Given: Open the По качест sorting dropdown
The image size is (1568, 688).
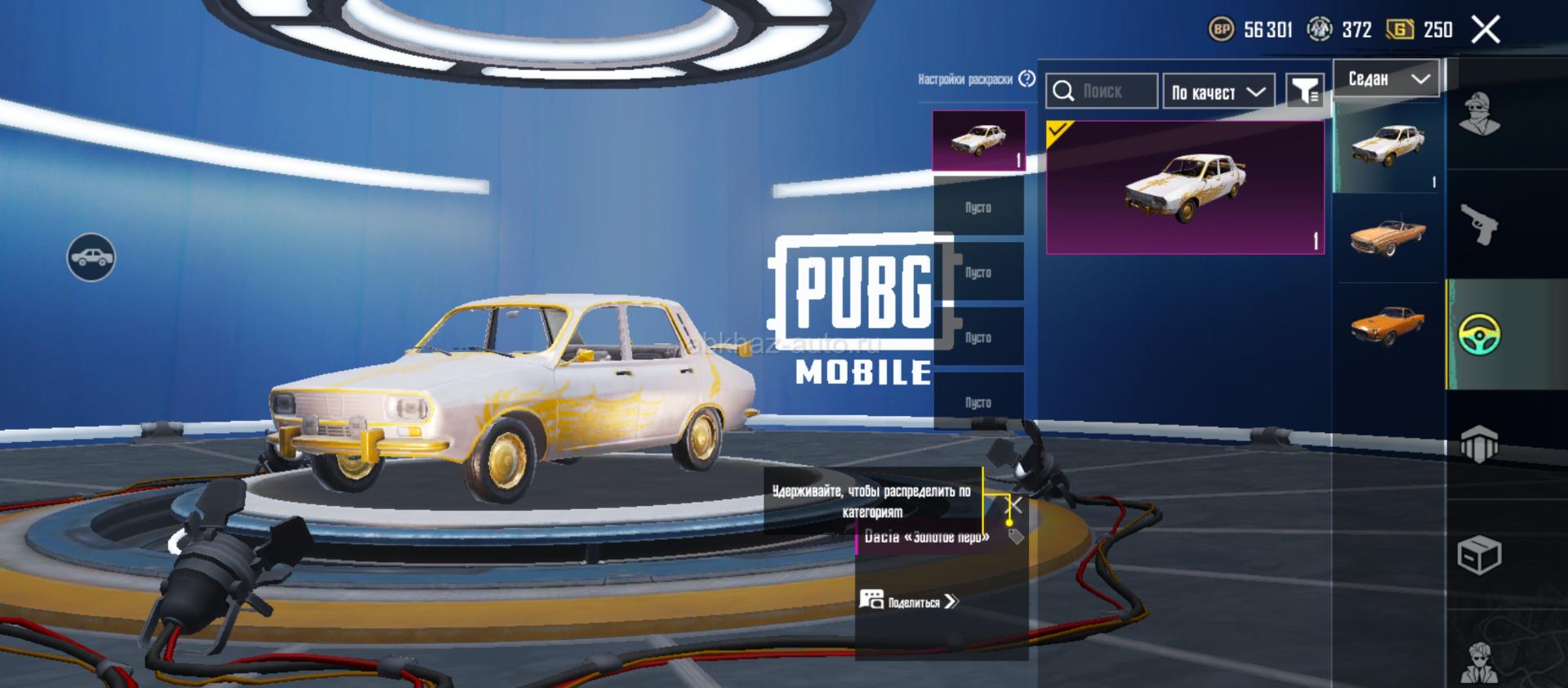Looking at the screenshot, I should [1218, 92].
